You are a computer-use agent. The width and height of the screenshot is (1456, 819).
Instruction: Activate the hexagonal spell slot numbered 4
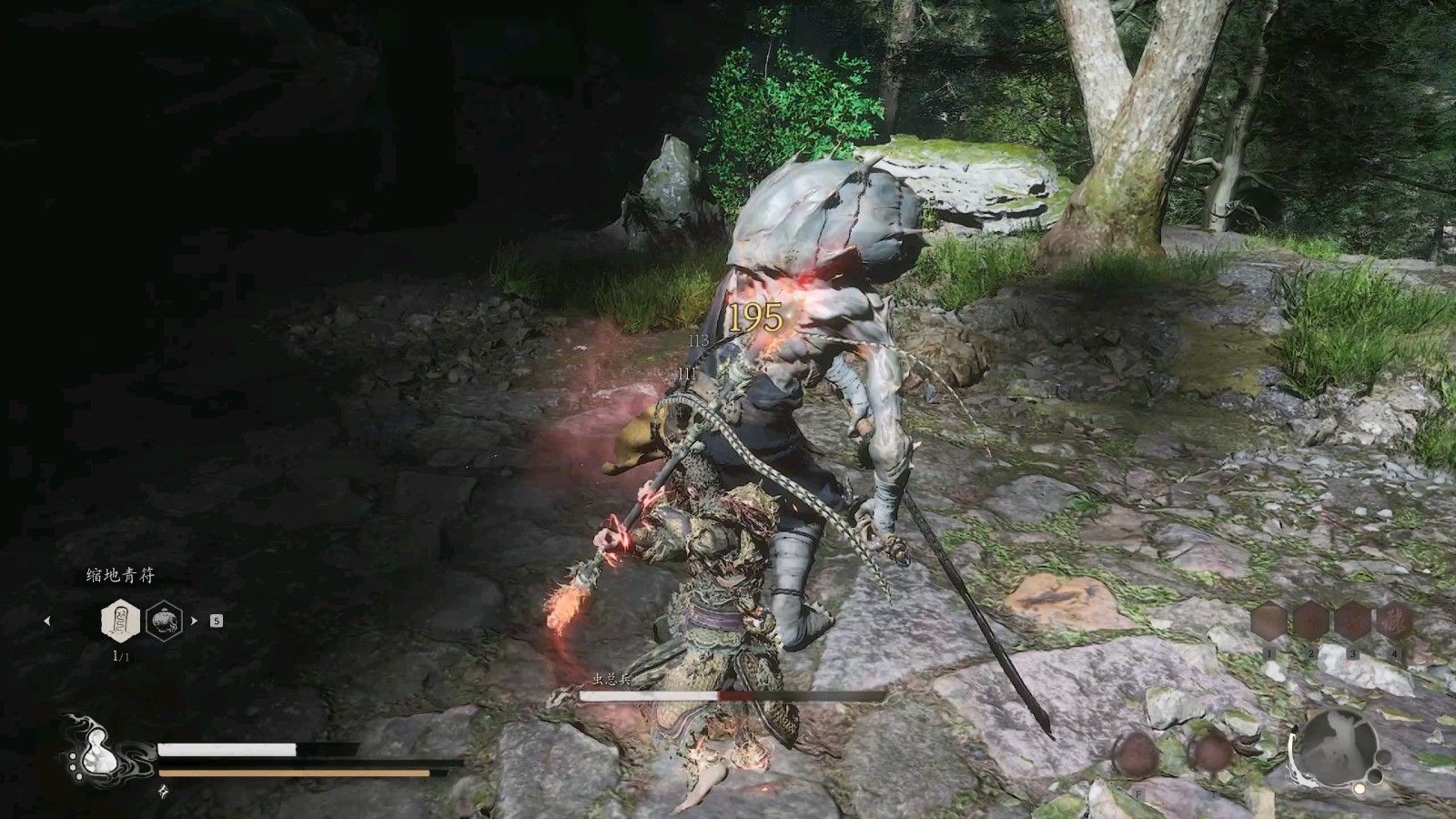pos(1395,623)
